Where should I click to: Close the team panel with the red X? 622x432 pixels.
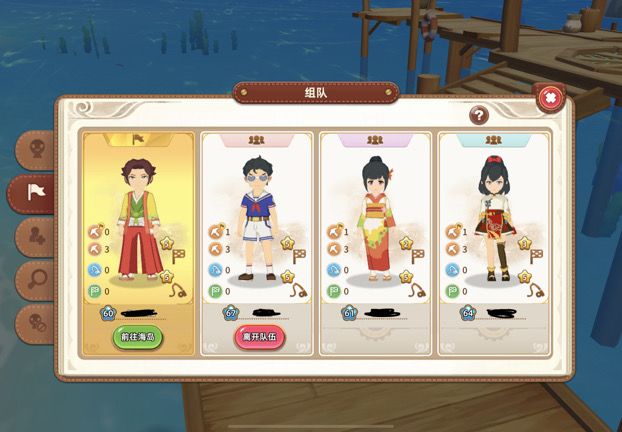[x=549, y=97]
